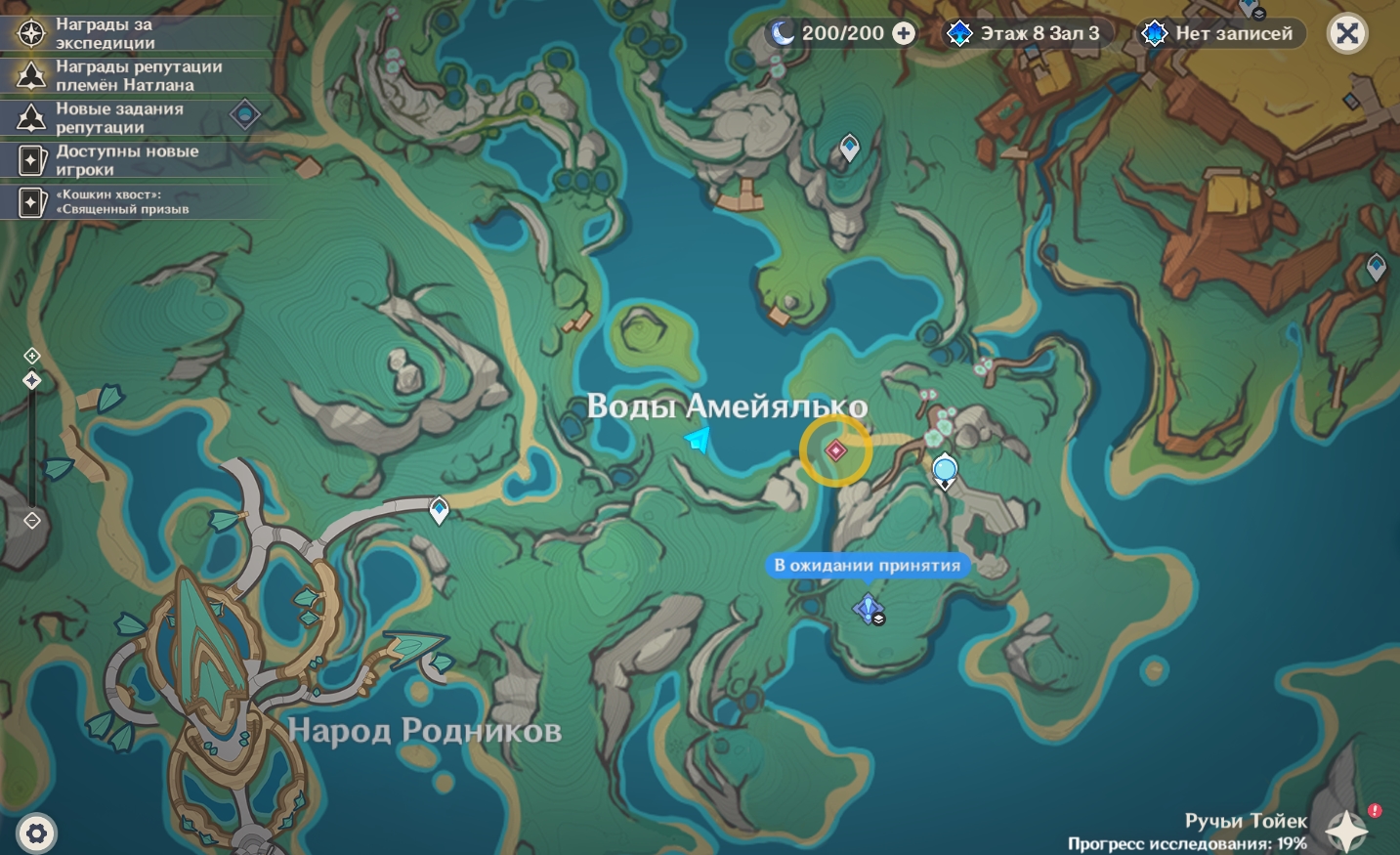Open the Spiral Abyss «Этаж 8 Зал 3» indicator
1400x855 pixels.
pyautogui.click(x=1024, y=33)
